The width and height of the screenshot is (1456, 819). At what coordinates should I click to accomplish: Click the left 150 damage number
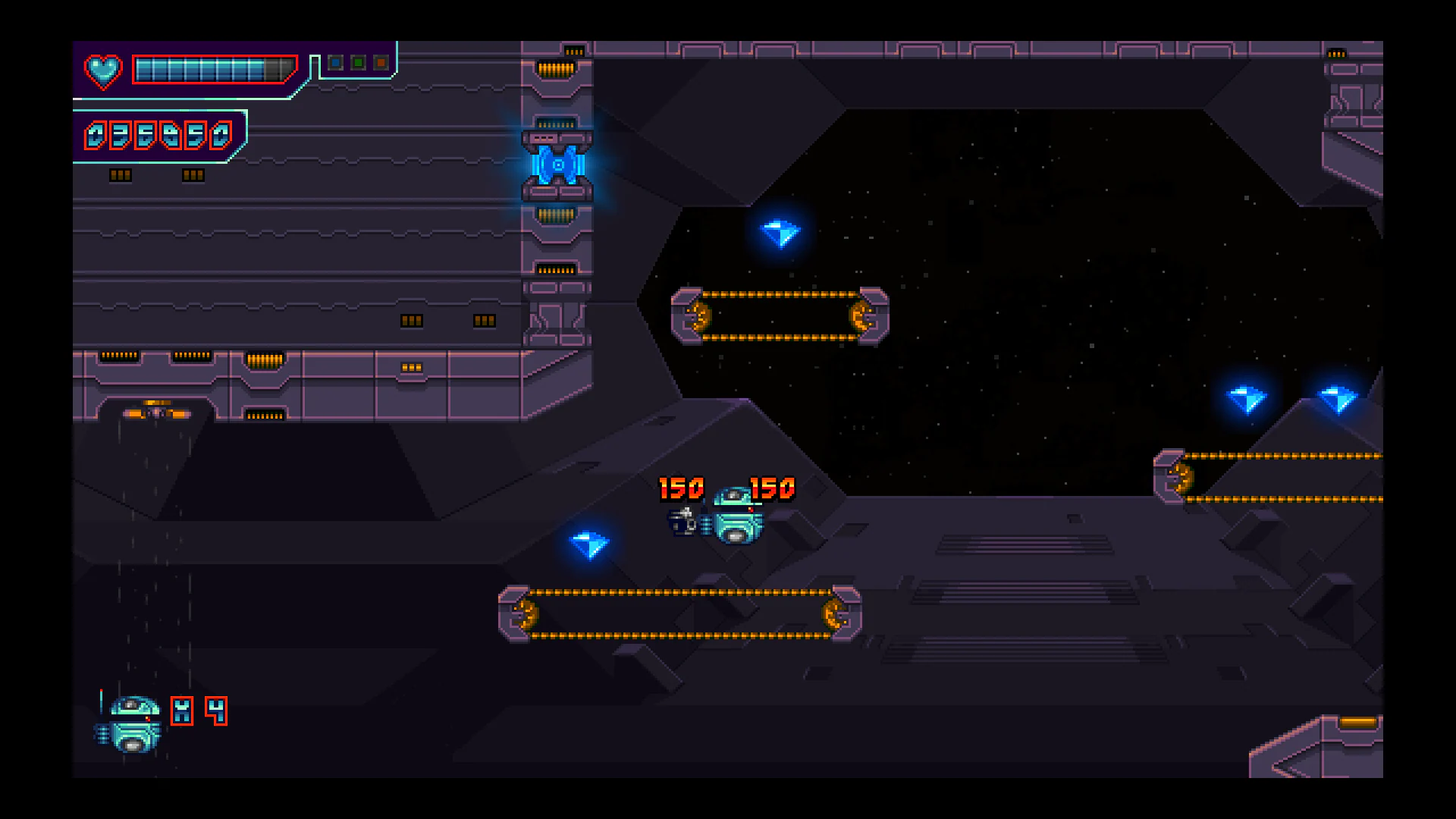click(x=681, y=488)
